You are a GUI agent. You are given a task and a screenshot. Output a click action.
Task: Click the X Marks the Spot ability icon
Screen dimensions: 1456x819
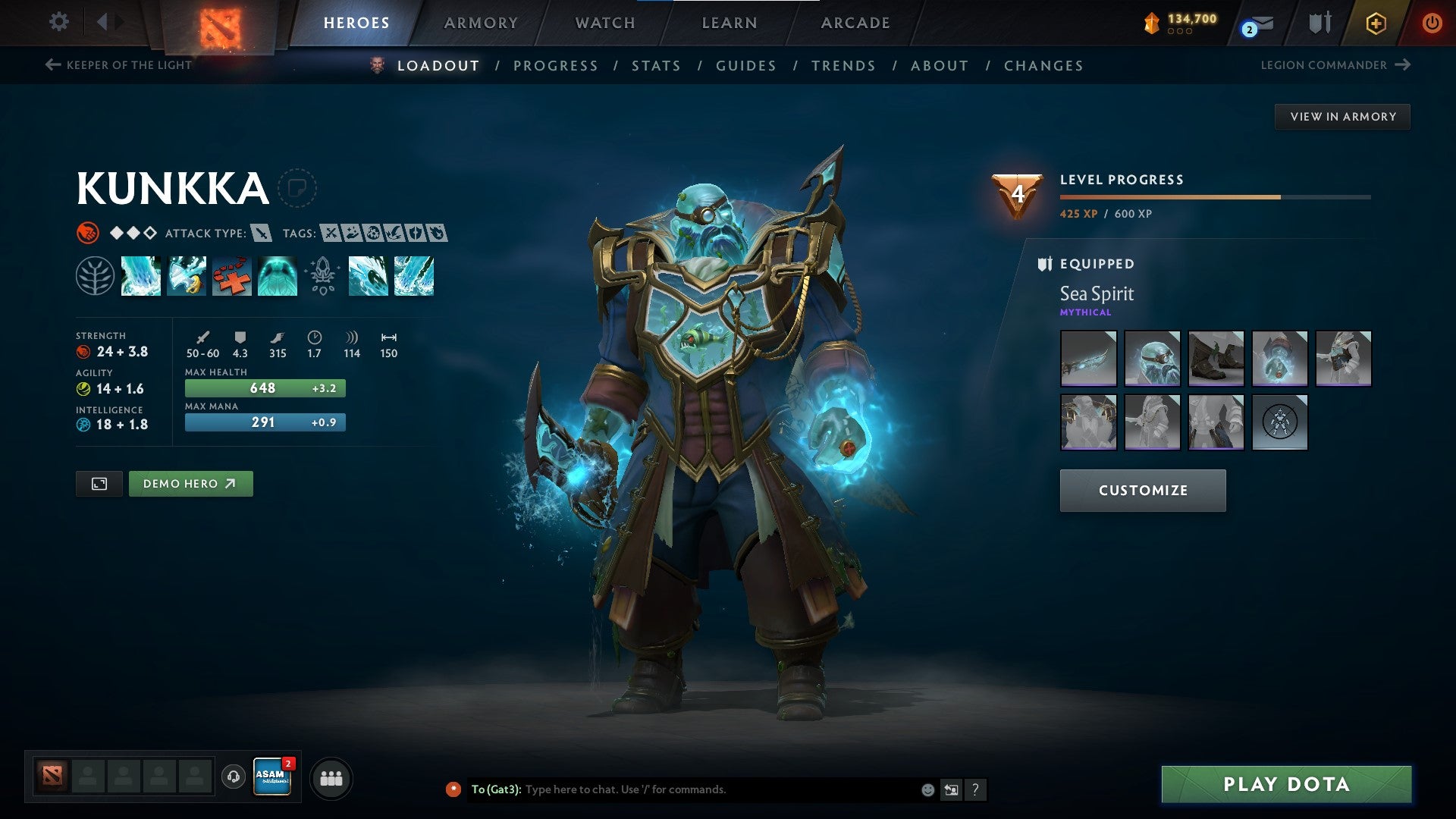coord(232,276)
